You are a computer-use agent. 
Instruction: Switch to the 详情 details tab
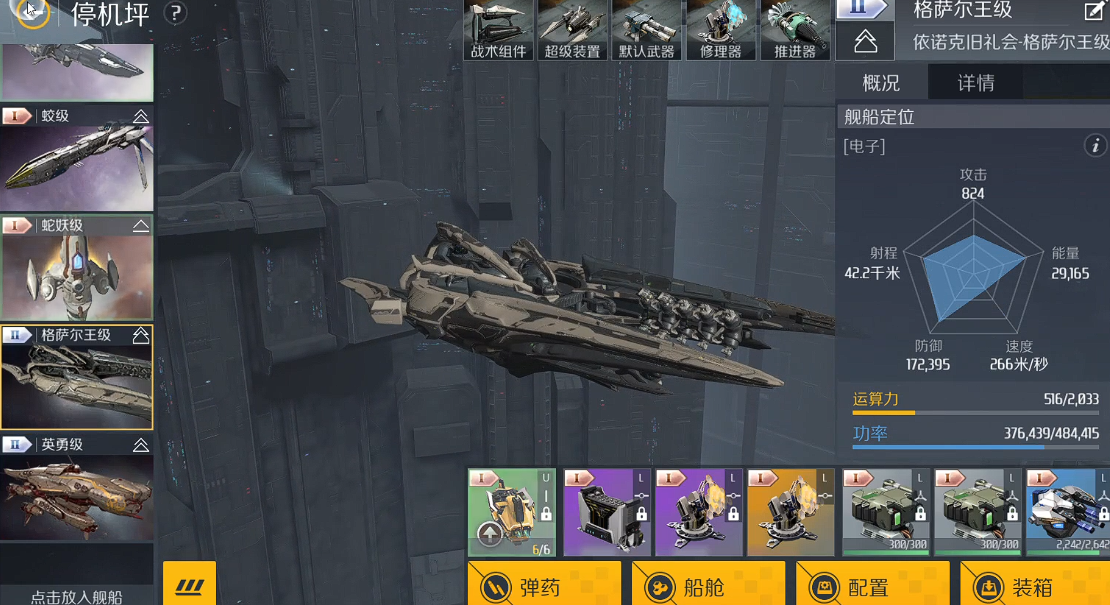976,83
